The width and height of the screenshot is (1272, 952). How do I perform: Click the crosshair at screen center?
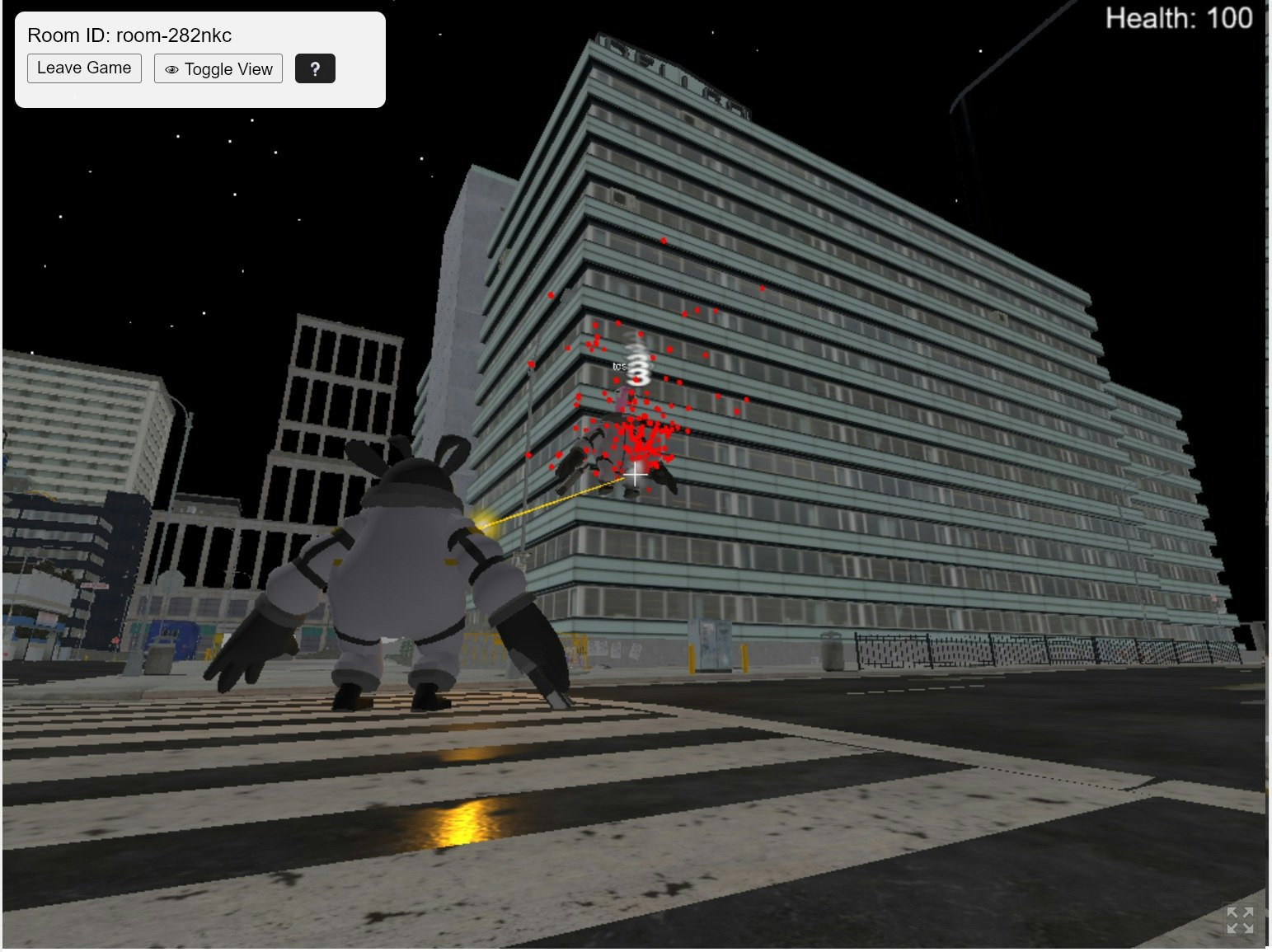pos(636,476)
